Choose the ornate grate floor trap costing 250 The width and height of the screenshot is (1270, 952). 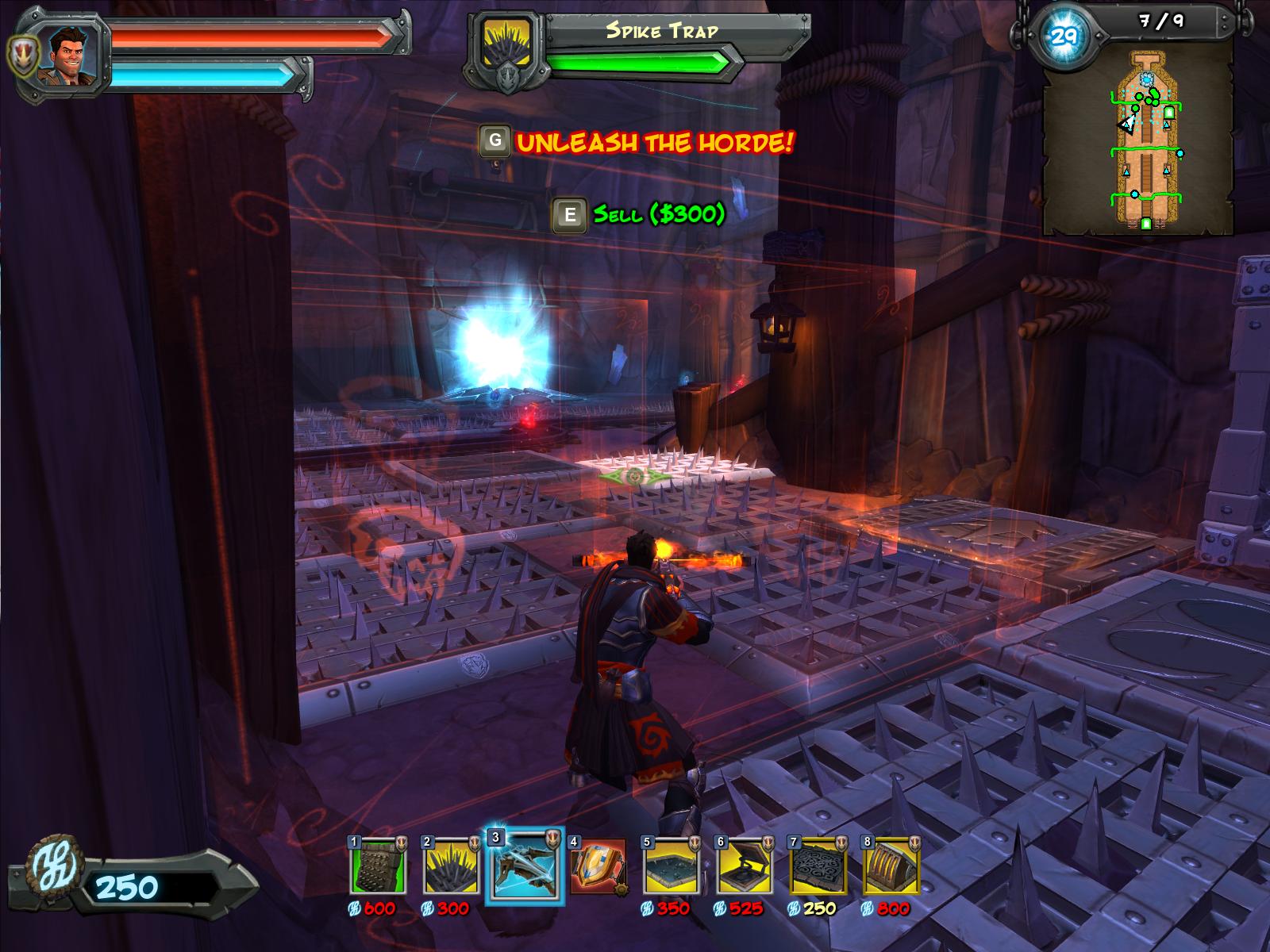click(x=818, y=866)
